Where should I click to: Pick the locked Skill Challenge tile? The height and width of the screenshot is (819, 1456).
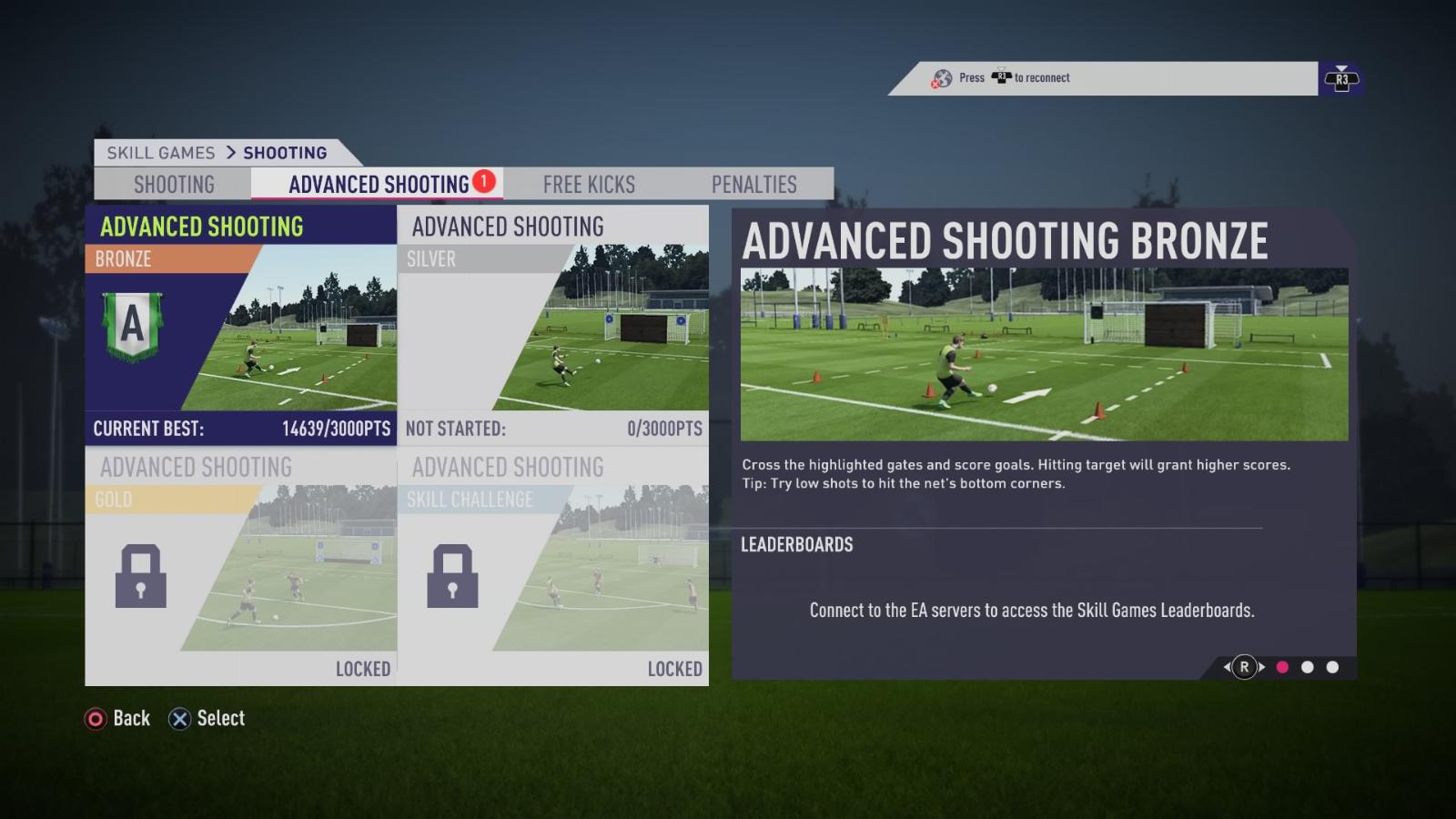tap(553, 567)
